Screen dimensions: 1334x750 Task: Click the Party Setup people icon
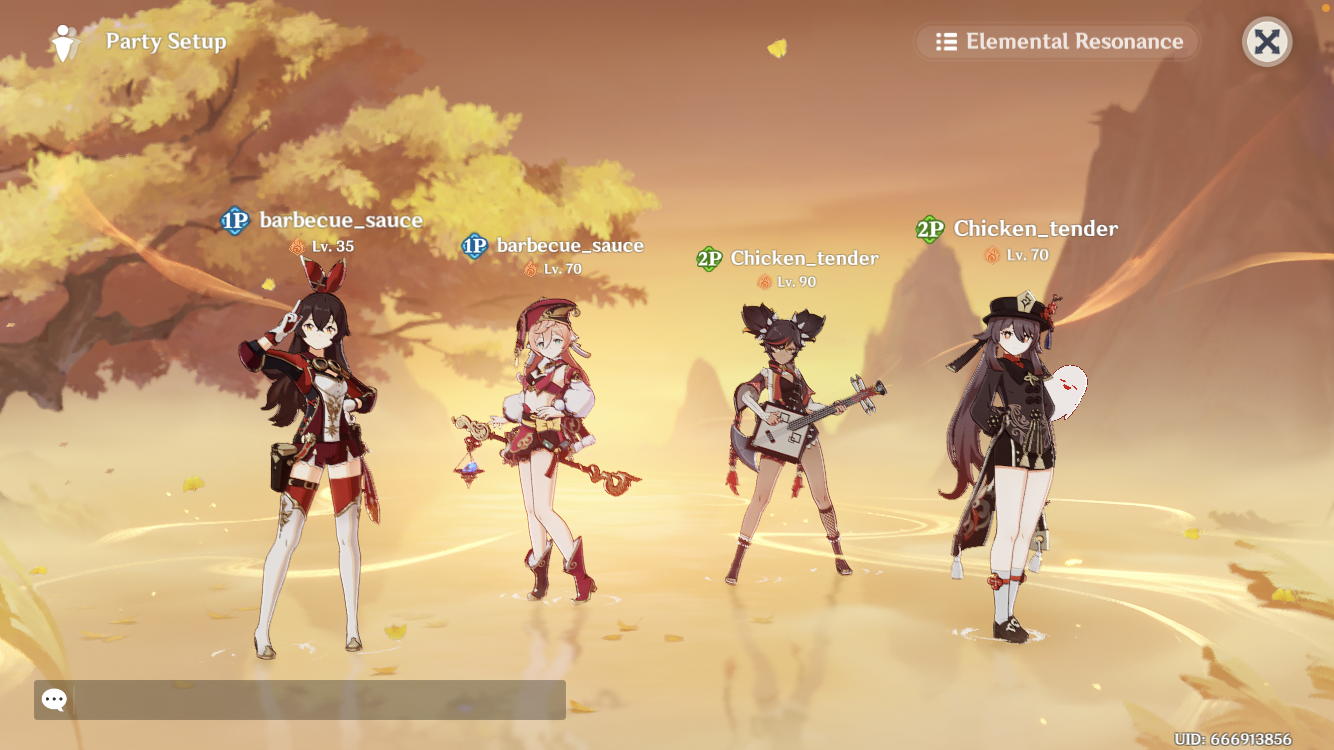pyautogui.click(x=64, y=42)
